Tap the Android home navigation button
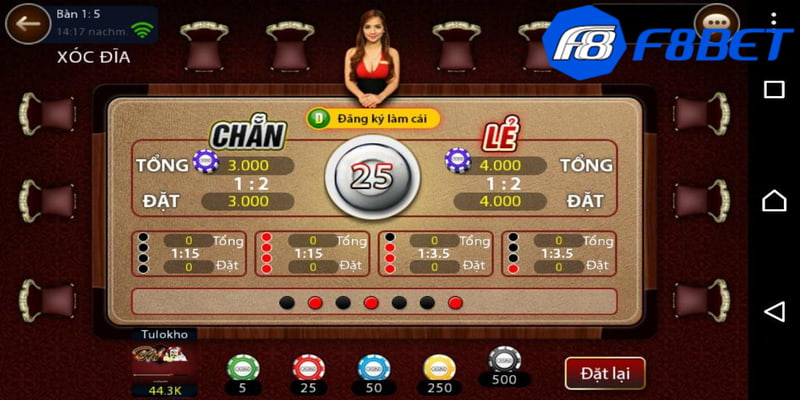 [774, 201]
